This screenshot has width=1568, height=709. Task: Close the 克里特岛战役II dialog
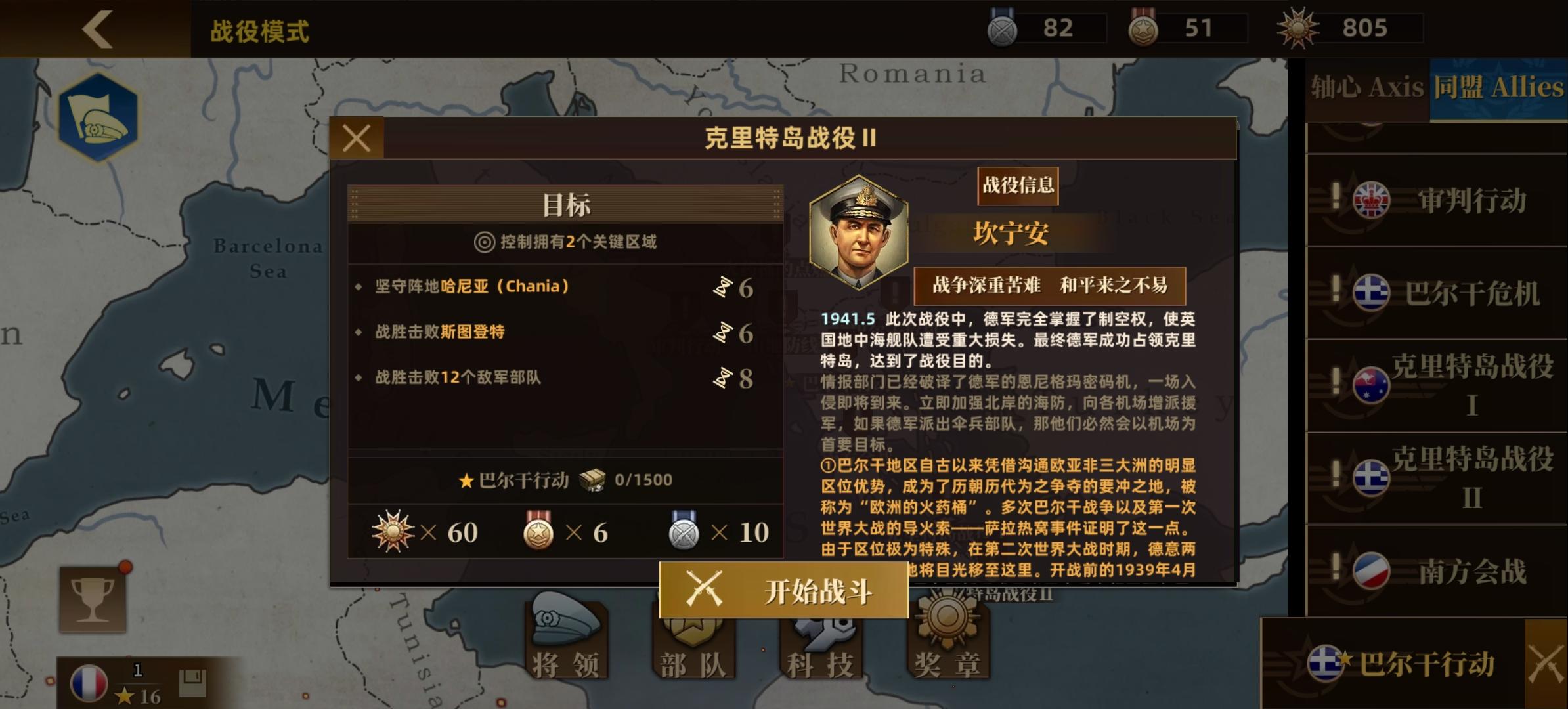point(357,138)
